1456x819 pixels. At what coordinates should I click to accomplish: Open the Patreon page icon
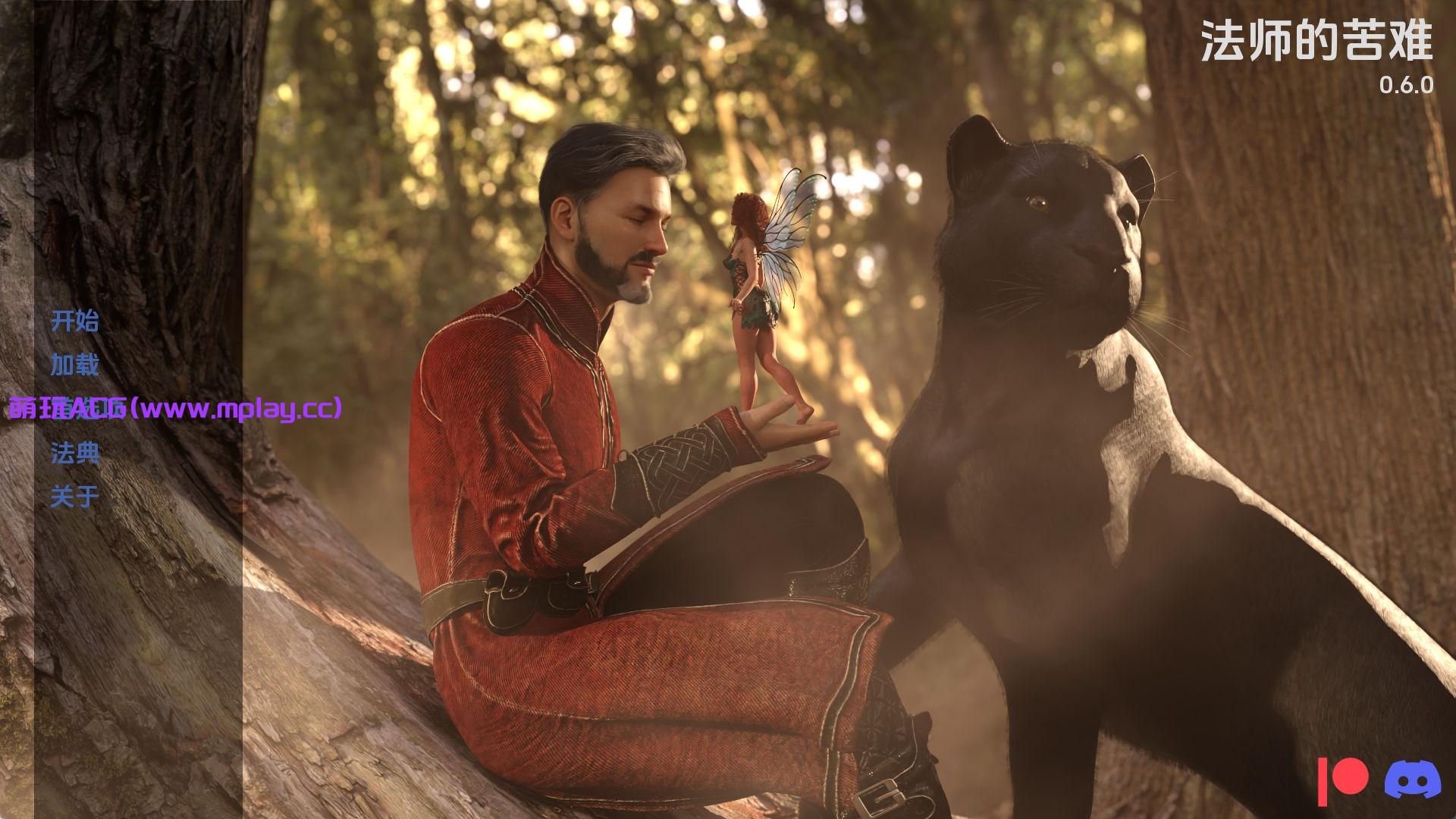(x=1342, y=780)
